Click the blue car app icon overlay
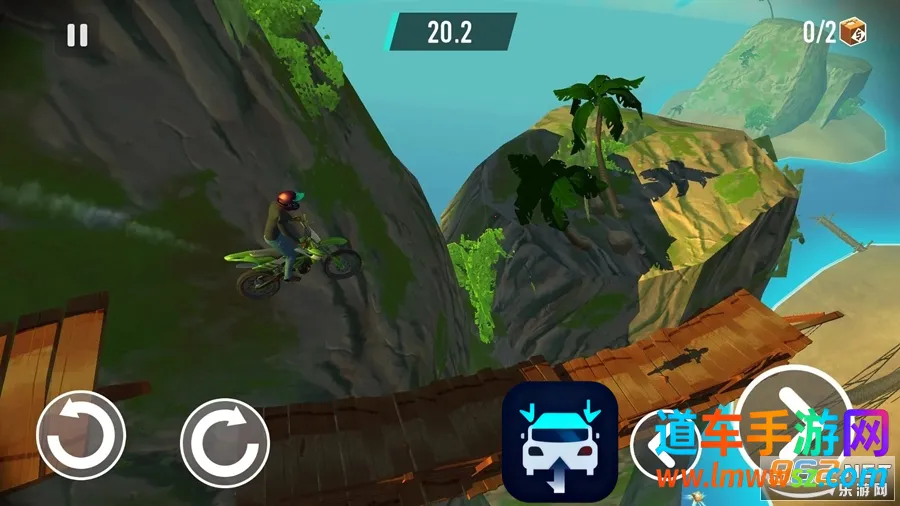Image resolution: width=900 pixels, height=506 pixels. [x=559, y=440]
